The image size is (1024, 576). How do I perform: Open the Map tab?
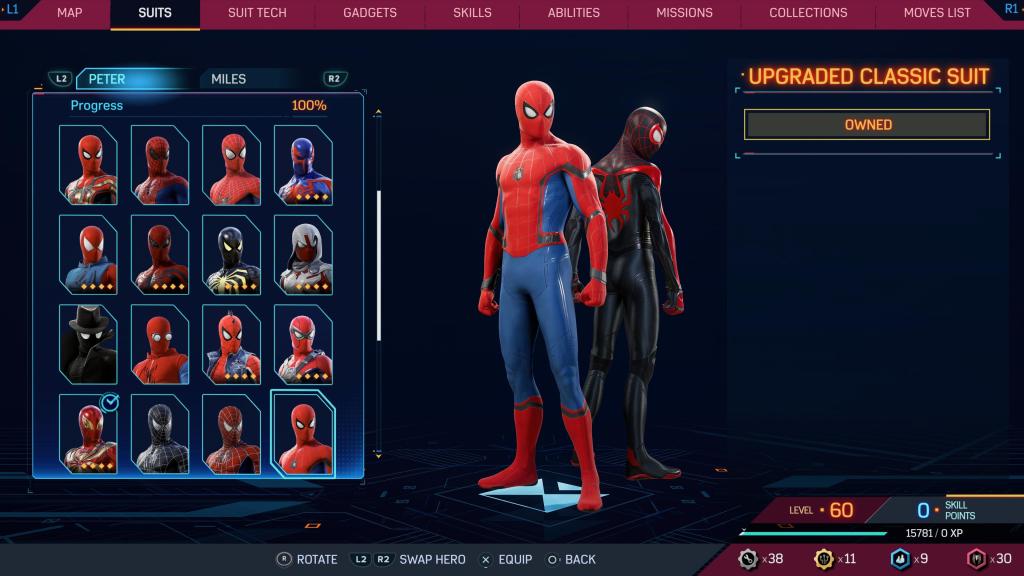pos(69,13)
